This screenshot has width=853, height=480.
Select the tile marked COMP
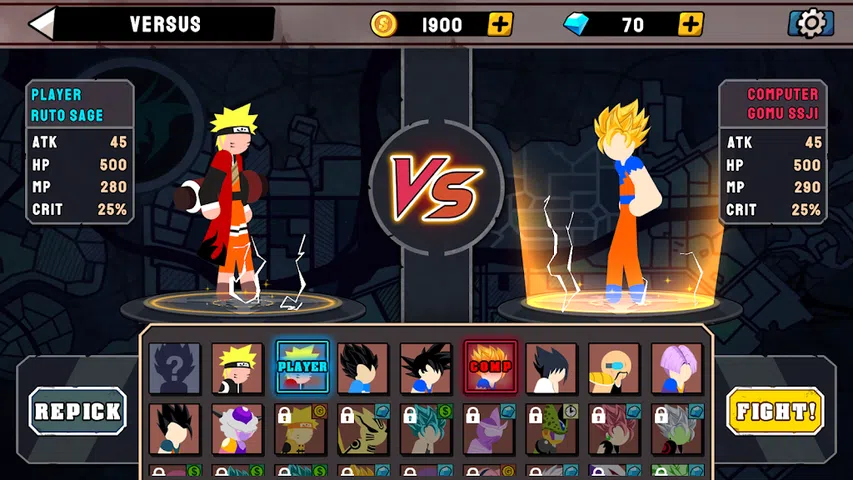click(x=490, y=368)
